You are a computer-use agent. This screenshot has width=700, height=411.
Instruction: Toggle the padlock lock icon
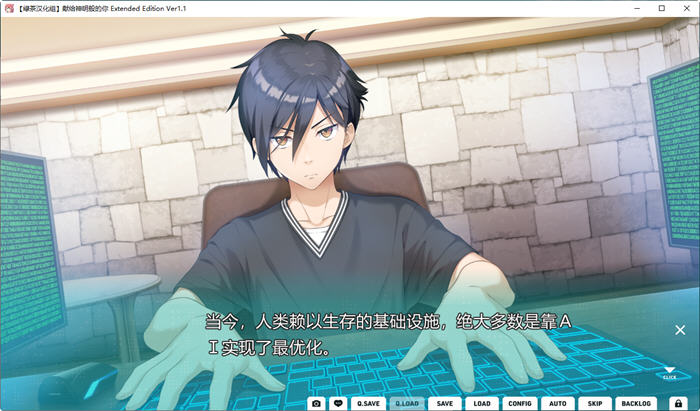point(677,403)
